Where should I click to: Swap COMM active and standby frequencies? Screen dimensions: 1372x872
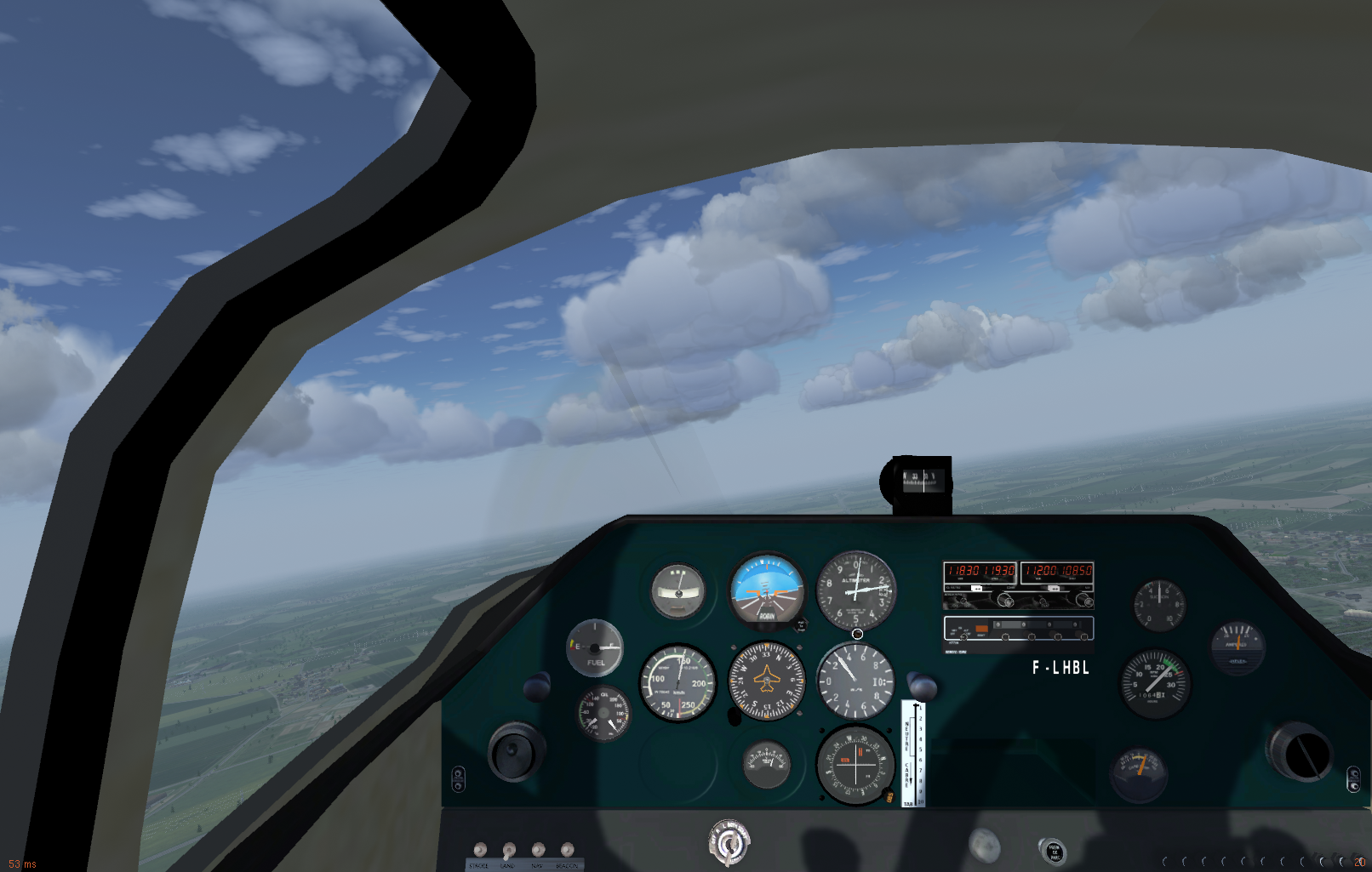(977, 588)
